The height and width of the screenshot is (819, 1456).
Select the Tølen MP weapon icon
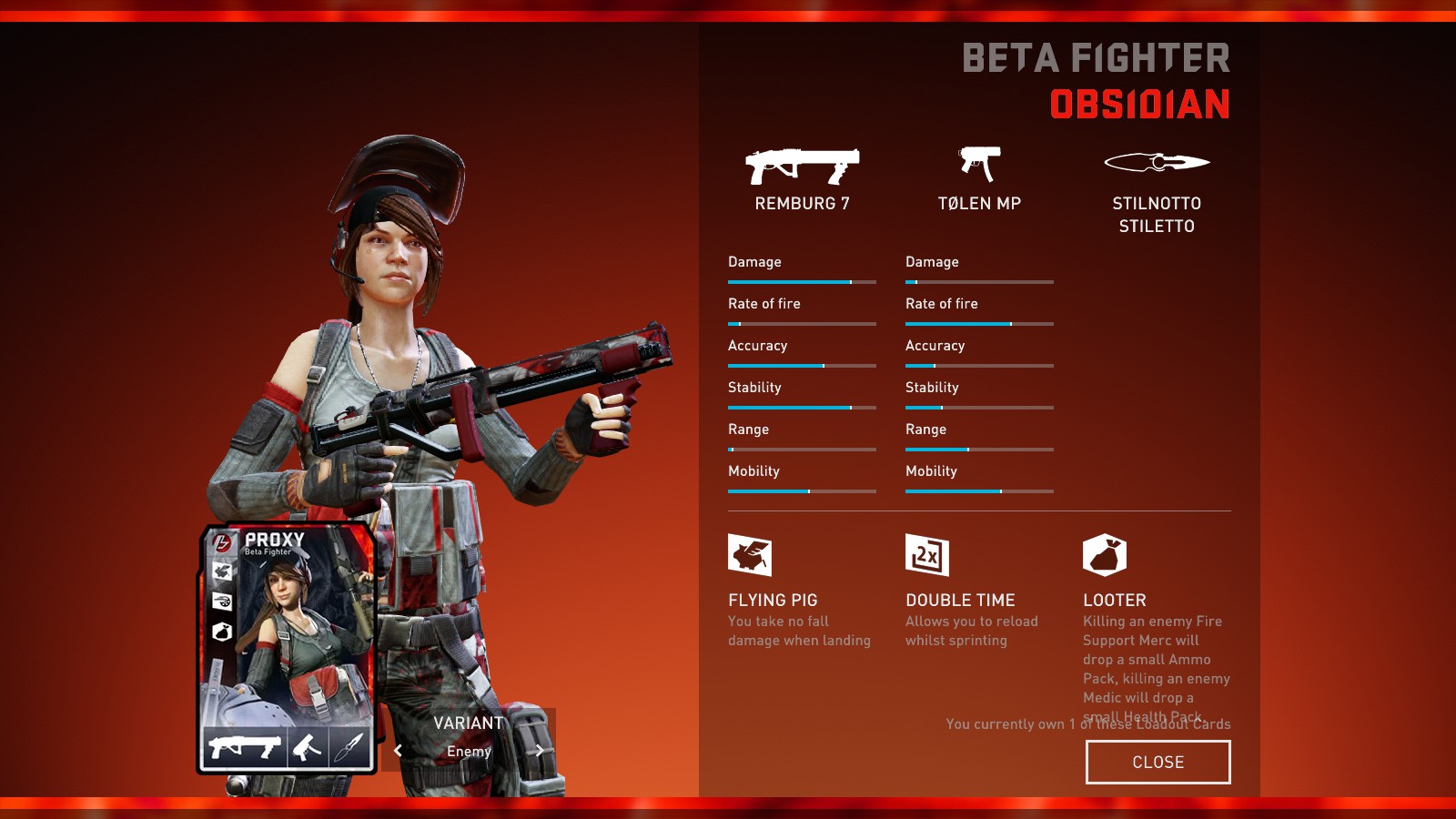(979, 164)
